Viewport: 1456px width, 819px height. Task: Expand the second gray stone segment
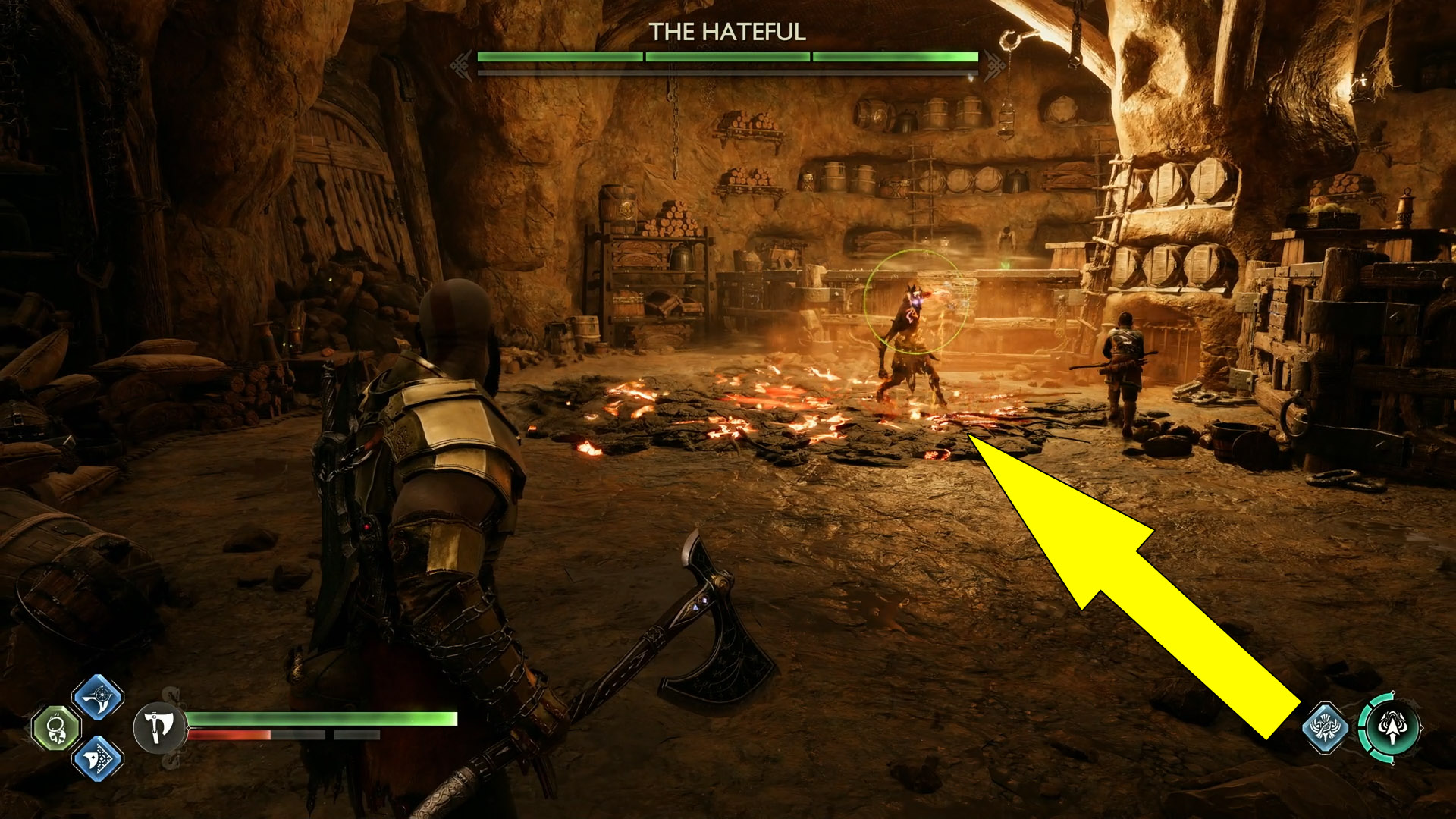point(356,736)
